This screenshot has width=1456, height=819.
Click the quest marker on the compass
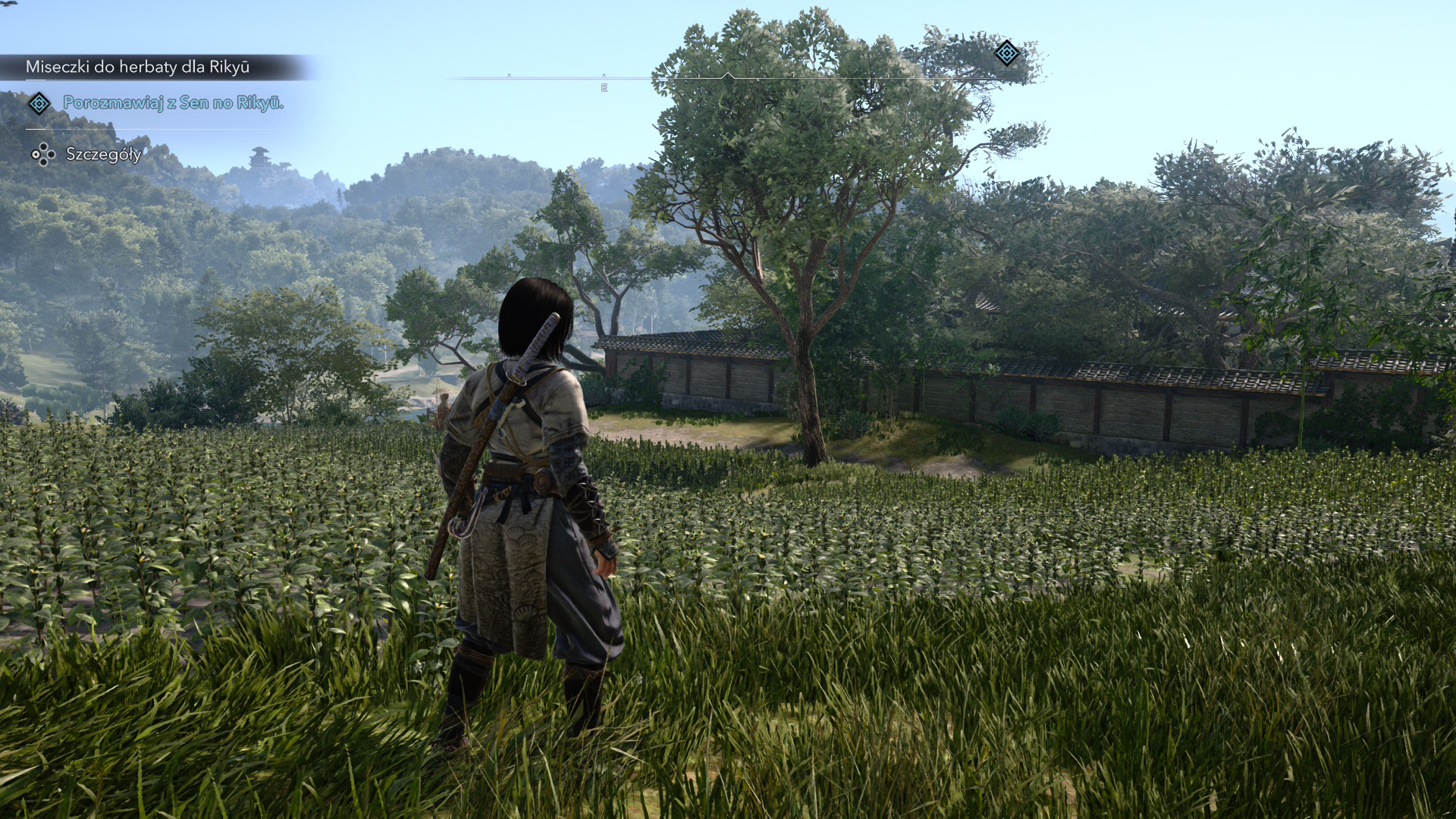tap(1006, 53)
